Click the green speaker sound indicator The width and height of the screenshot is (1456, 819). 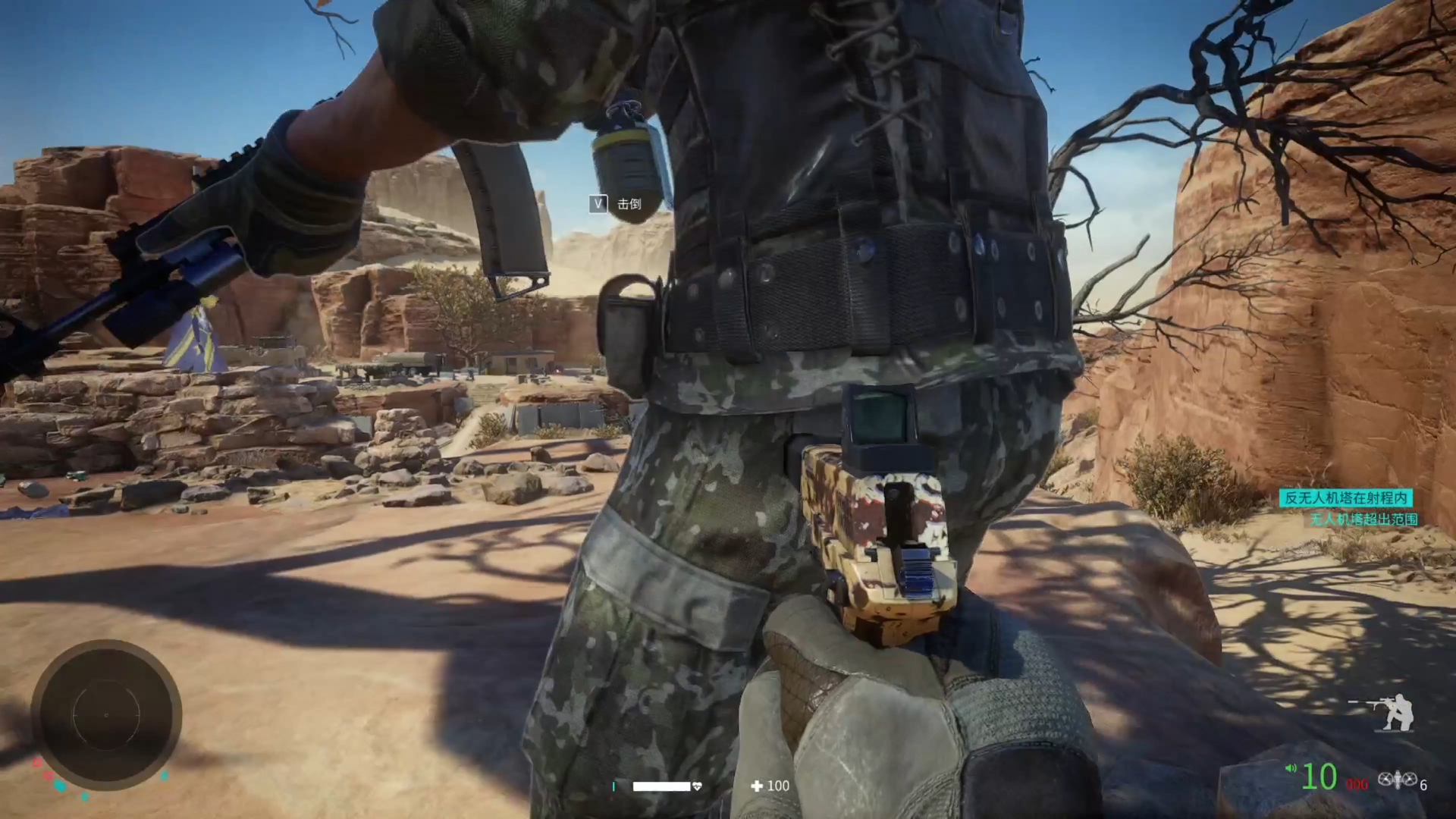(1291, 769)
